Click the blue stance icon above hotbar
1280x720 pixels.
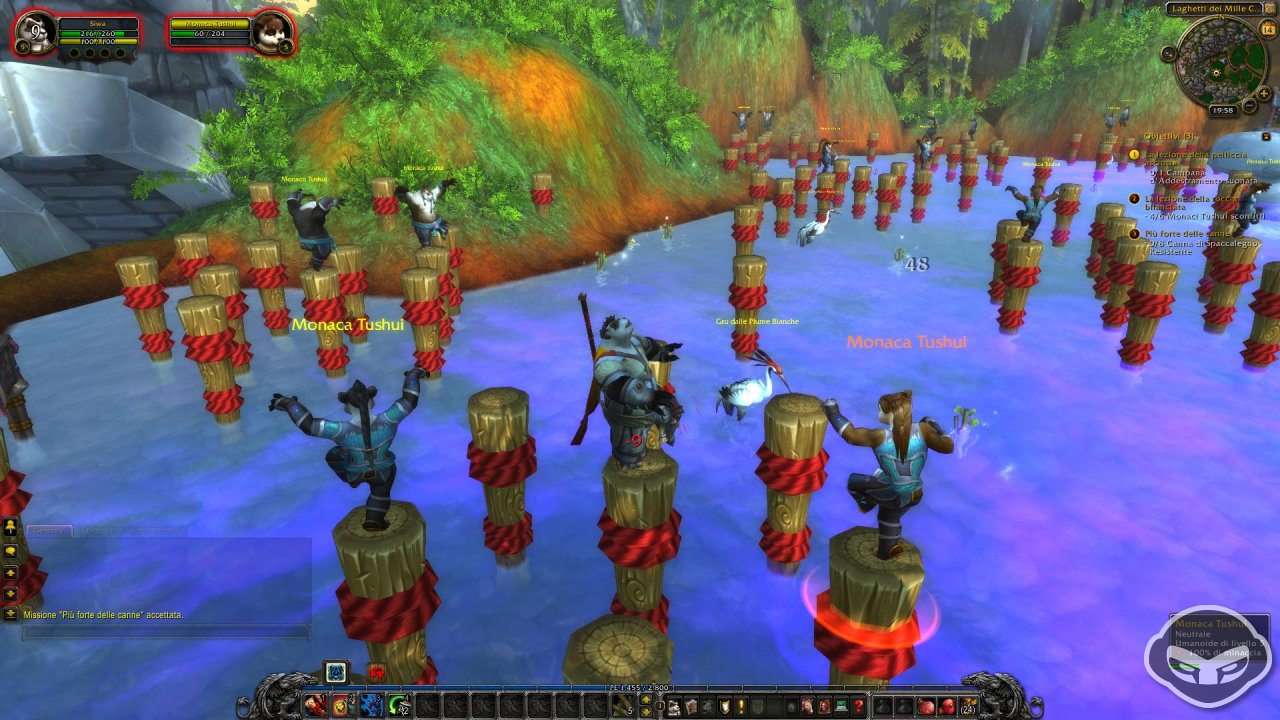(336, 671)
